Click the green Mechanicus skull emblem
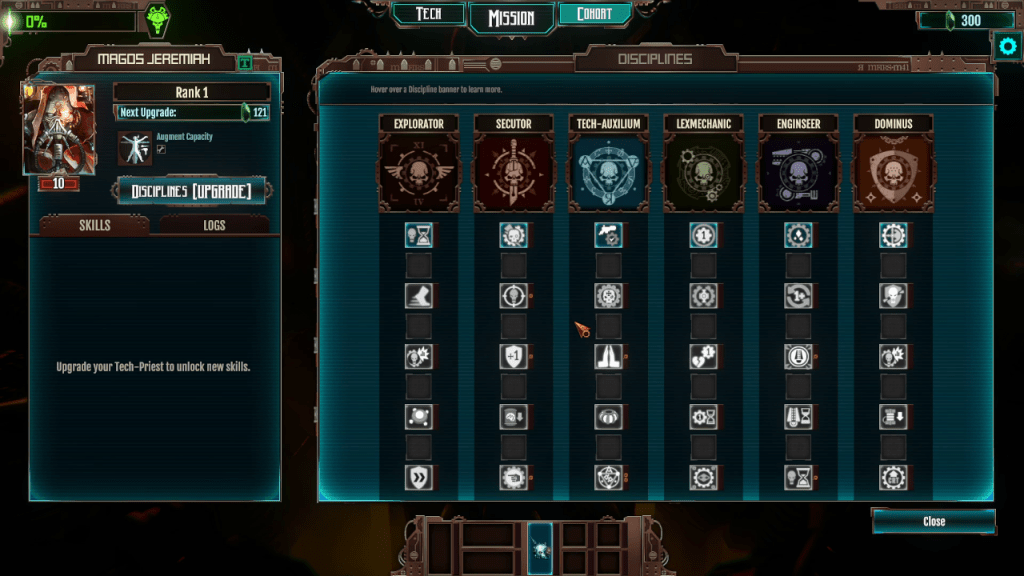This screenshot has height=576, width=1024. (157, 20)
